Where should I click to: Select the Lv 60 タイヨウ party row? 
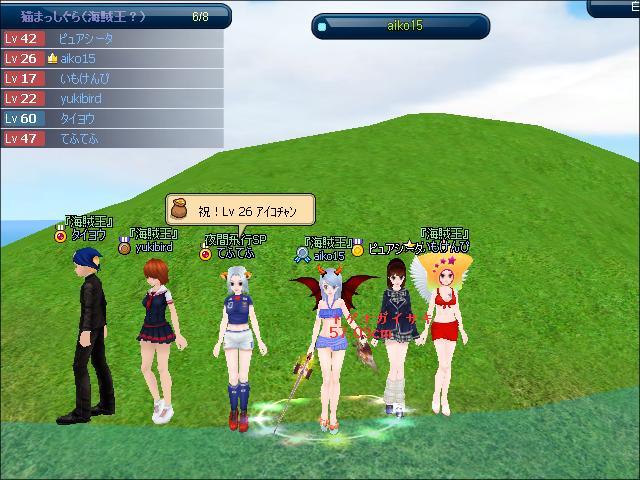point(110,118)
